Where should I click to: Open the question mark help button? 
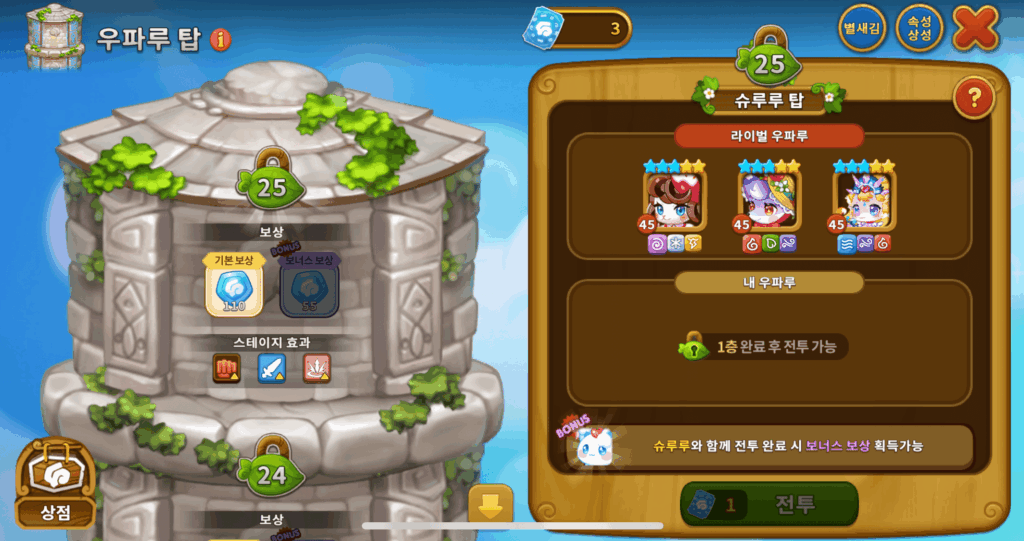[x=972, y=98]
